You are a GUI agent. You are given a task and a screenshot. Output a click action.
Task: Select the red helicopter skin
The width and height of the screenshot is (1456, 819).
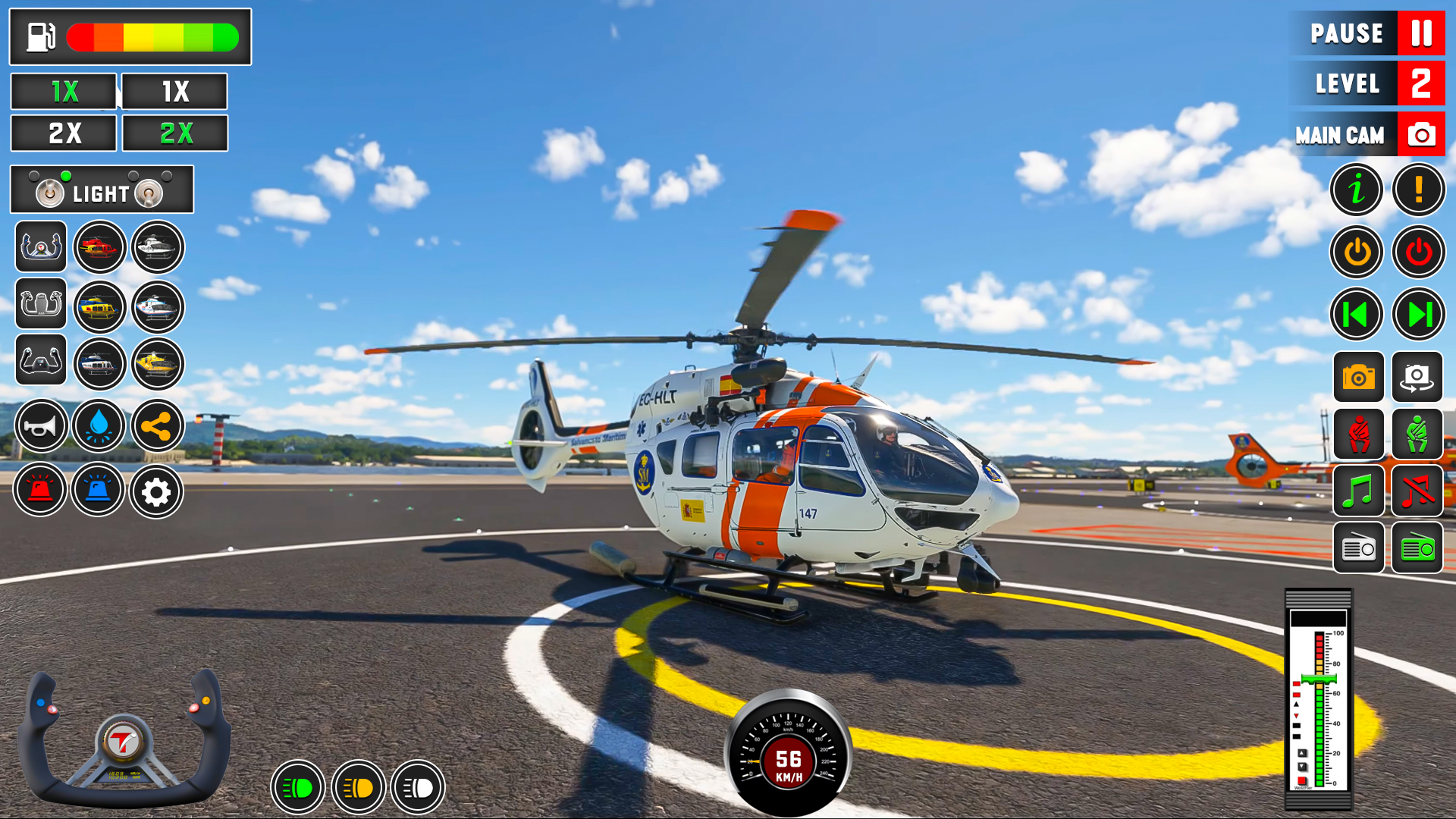pyautogui.click(x=99, y=247)
